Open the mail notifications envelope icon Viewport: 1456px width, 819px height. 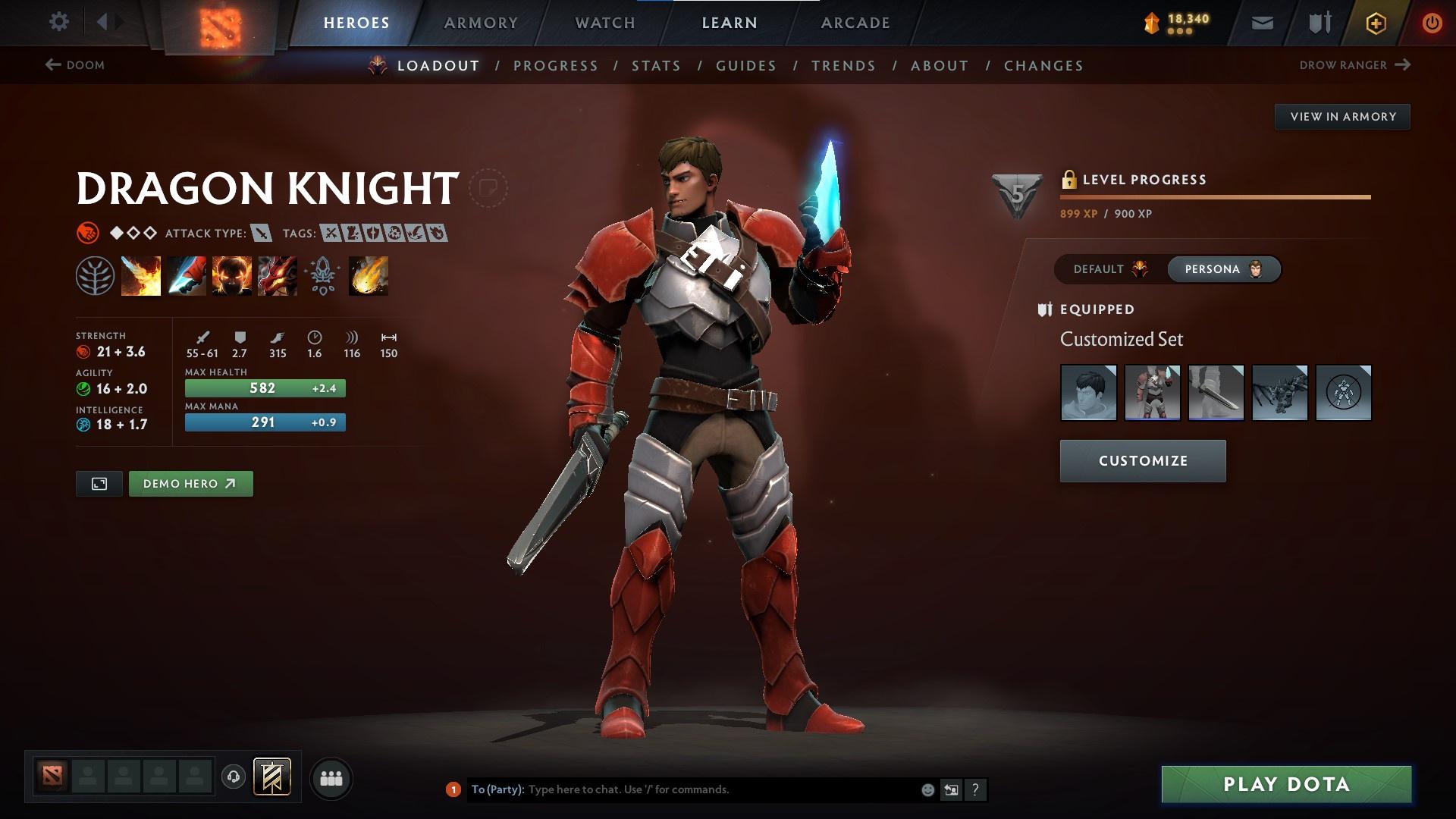[x=1262, y=22]
